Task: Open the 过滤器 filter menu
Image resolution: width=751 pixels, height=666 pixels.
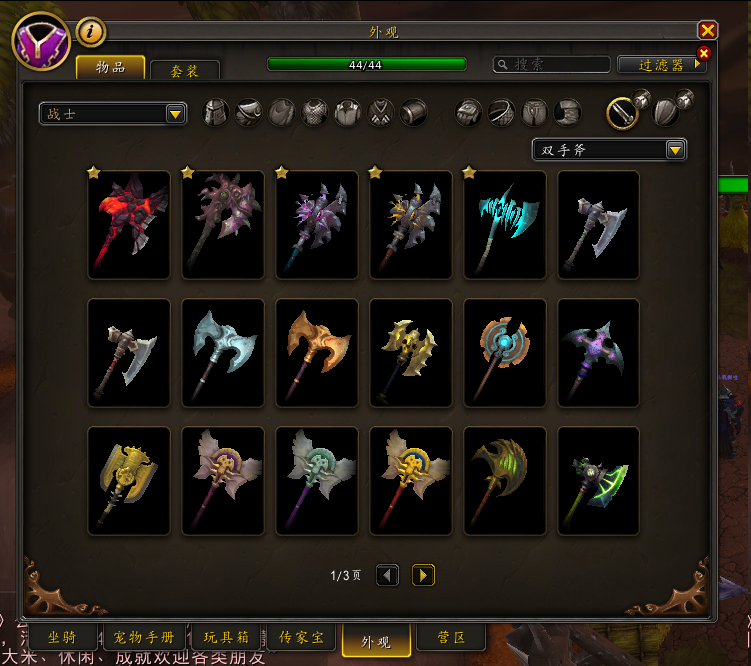Action: pos(661,65)
